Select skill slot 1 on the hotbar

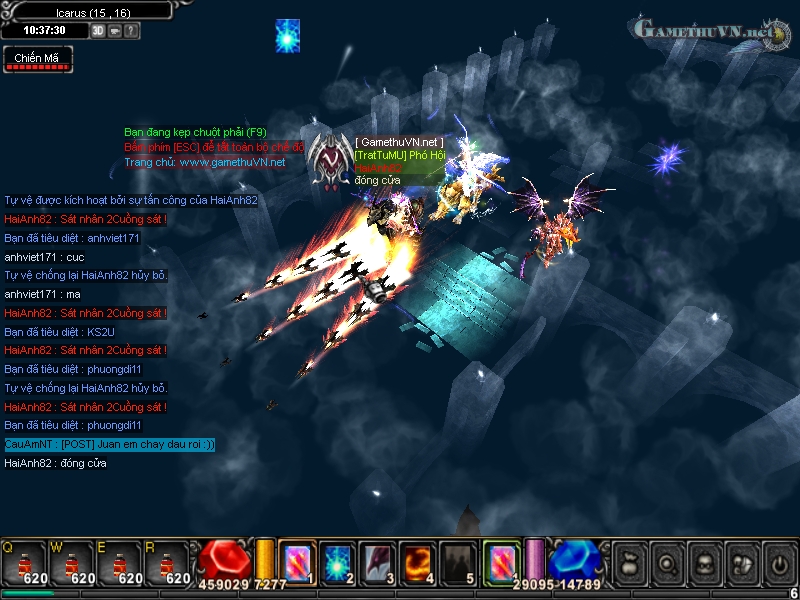click(x=298, y=562)
